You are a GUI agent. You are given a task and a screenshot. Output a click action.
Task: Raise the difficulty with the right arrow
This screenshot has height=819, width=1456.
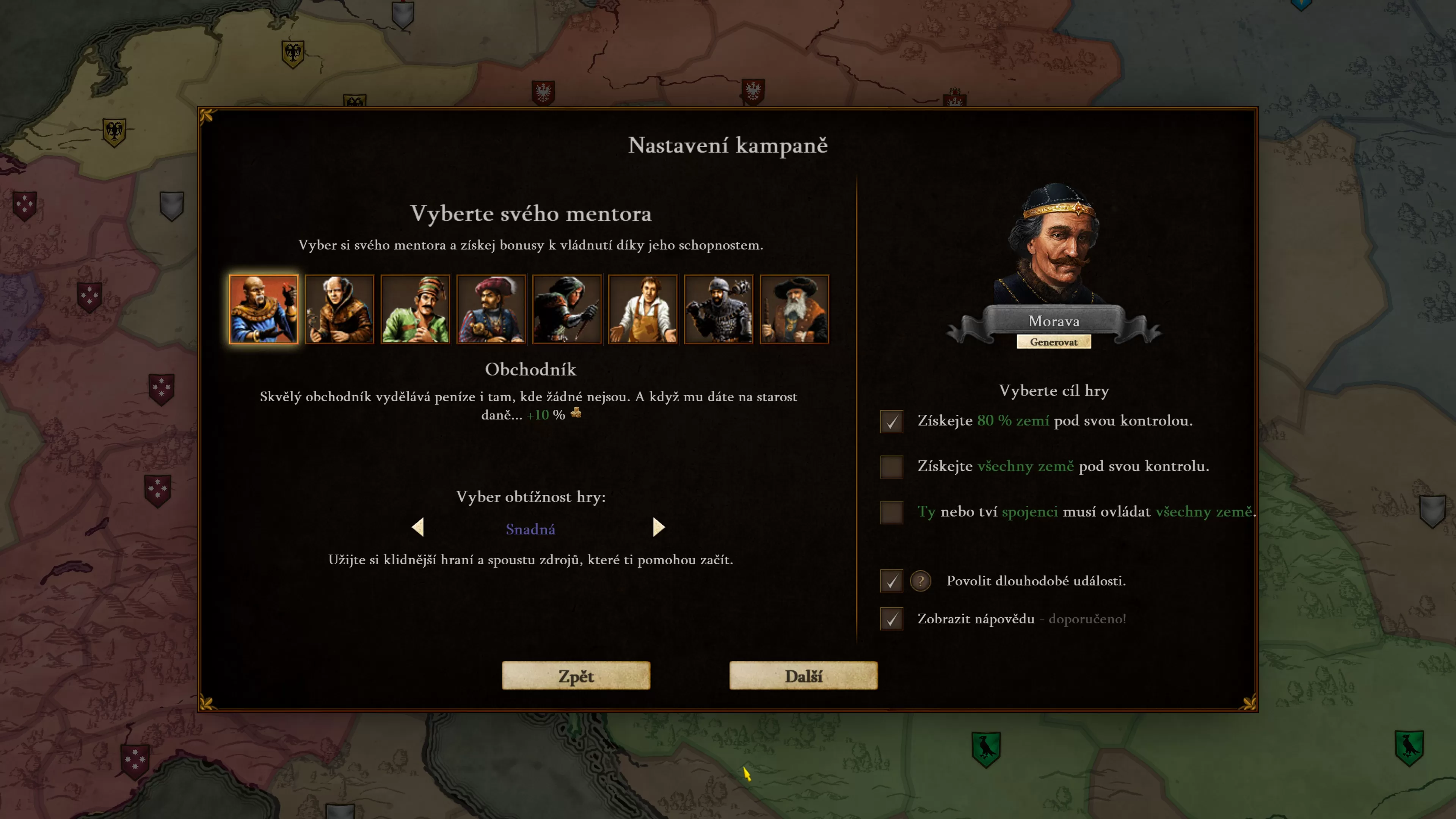[659, 527]
